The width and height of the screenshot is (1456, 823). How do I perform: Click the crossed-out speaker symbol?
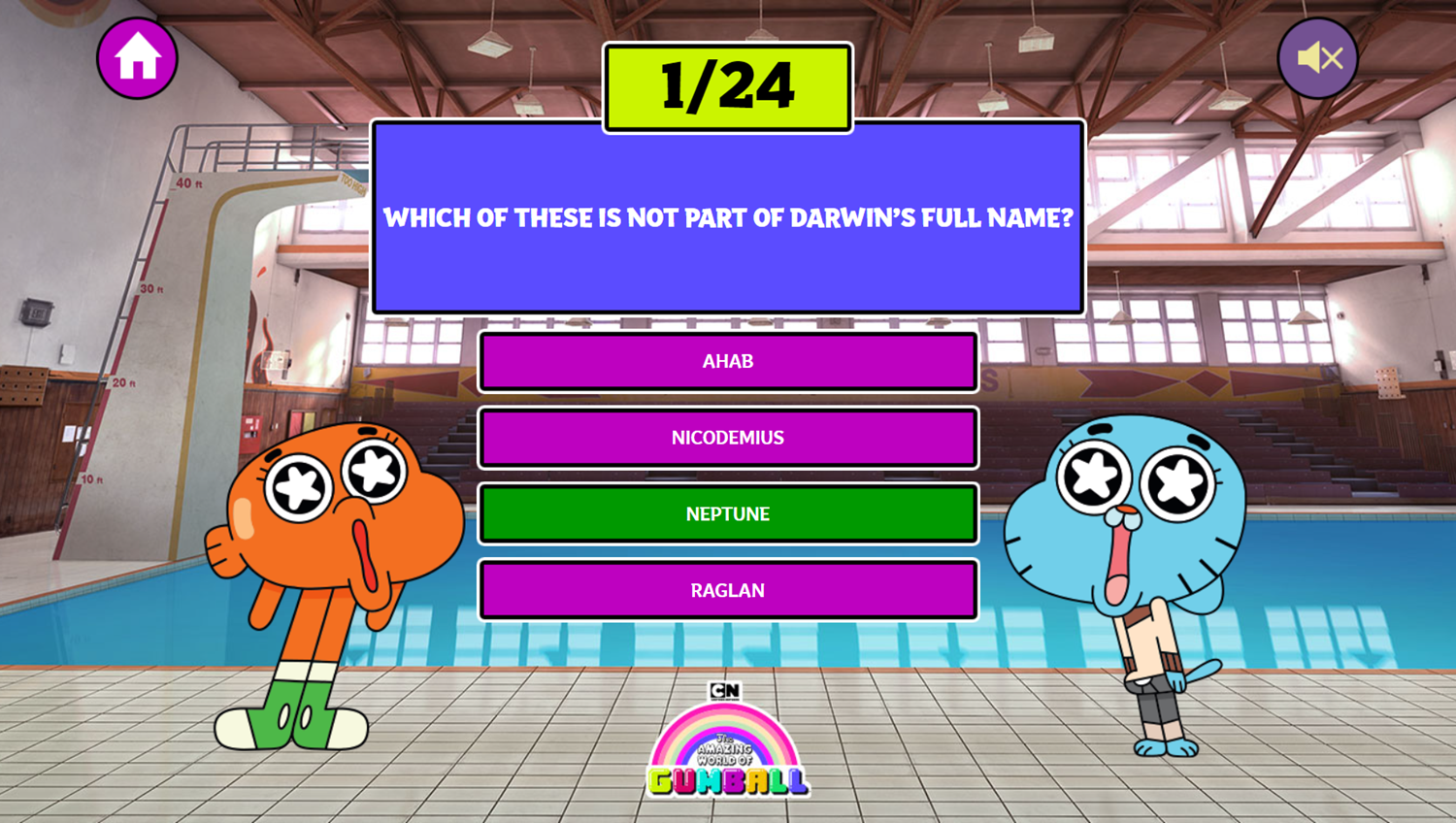point(1315,56)
